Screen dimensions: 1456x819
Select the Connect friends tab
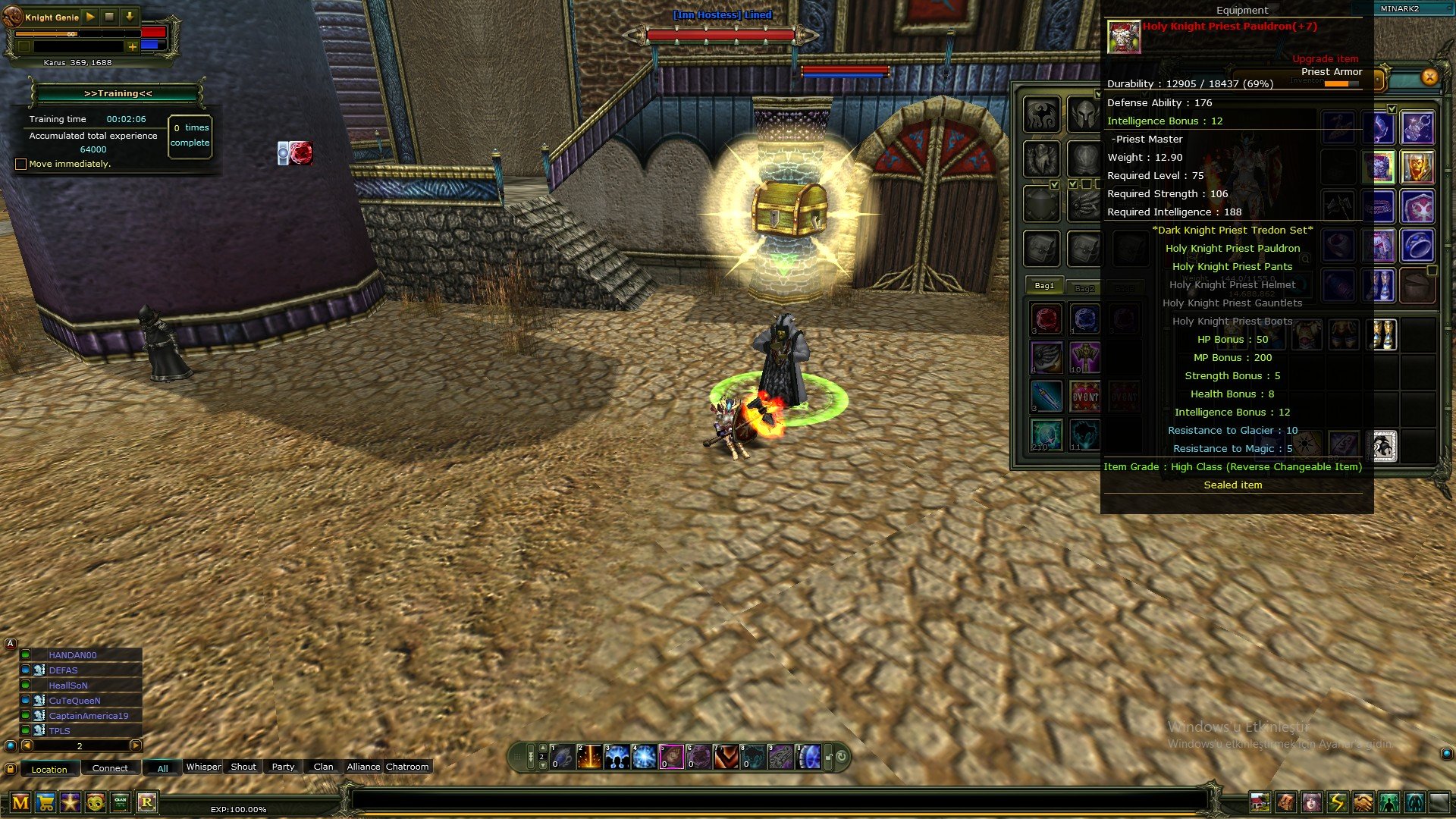pos(110,768)
